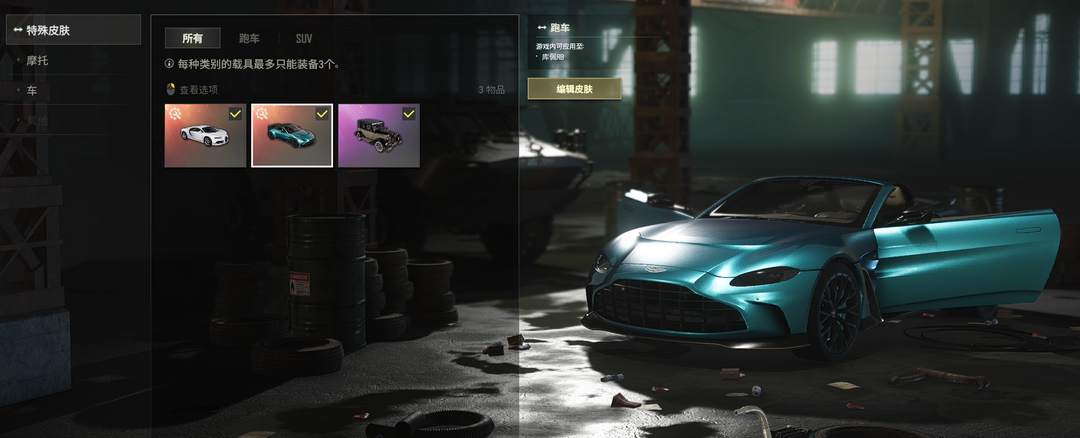The image size is (1080, 438).
Task: Show the 跑车 sports car tab
Action: (249, 38)
